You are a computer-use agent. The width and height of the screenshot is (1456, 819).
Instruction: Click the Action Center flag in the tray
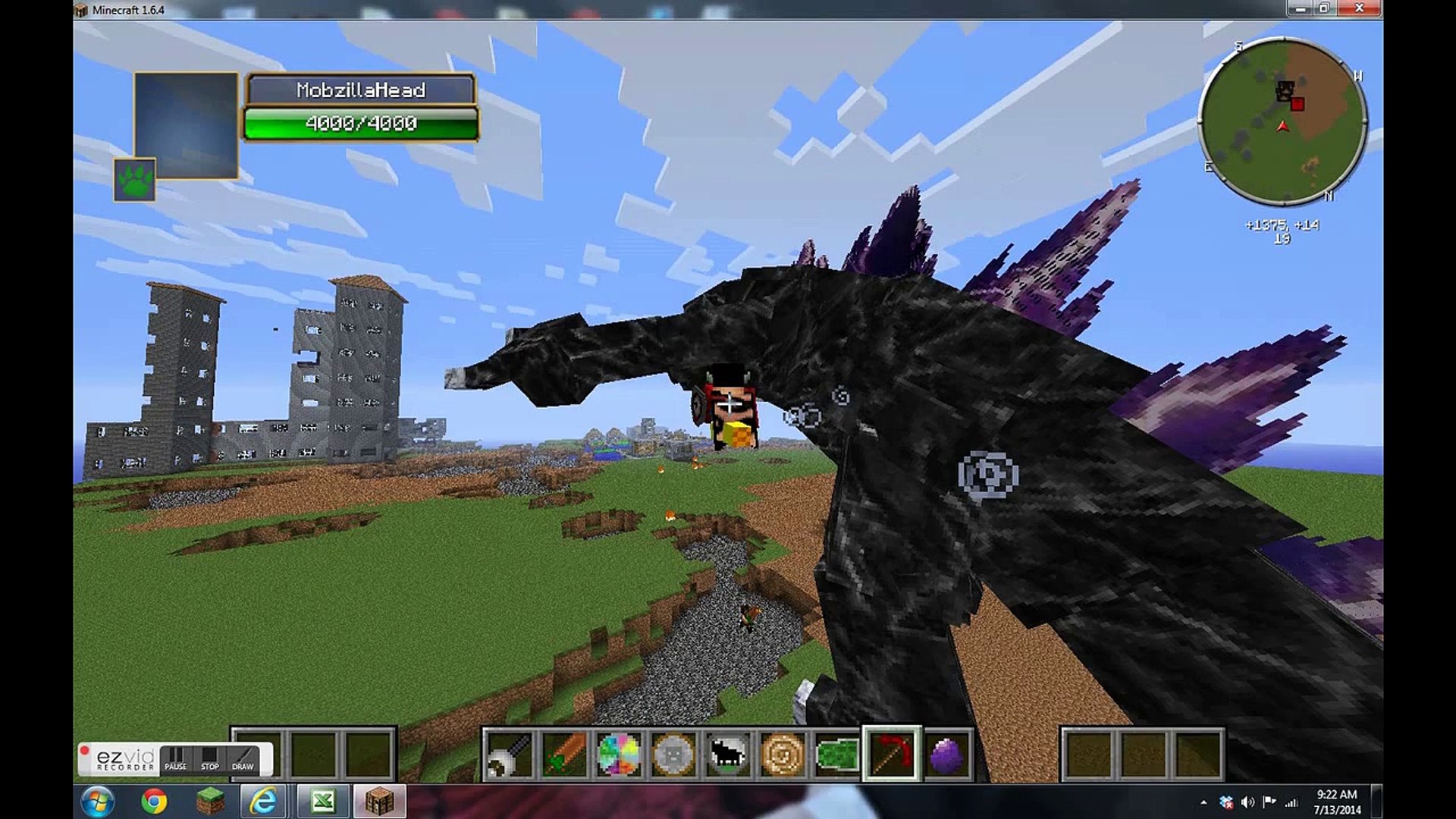pyautogui.click(x=1269, y=802)
